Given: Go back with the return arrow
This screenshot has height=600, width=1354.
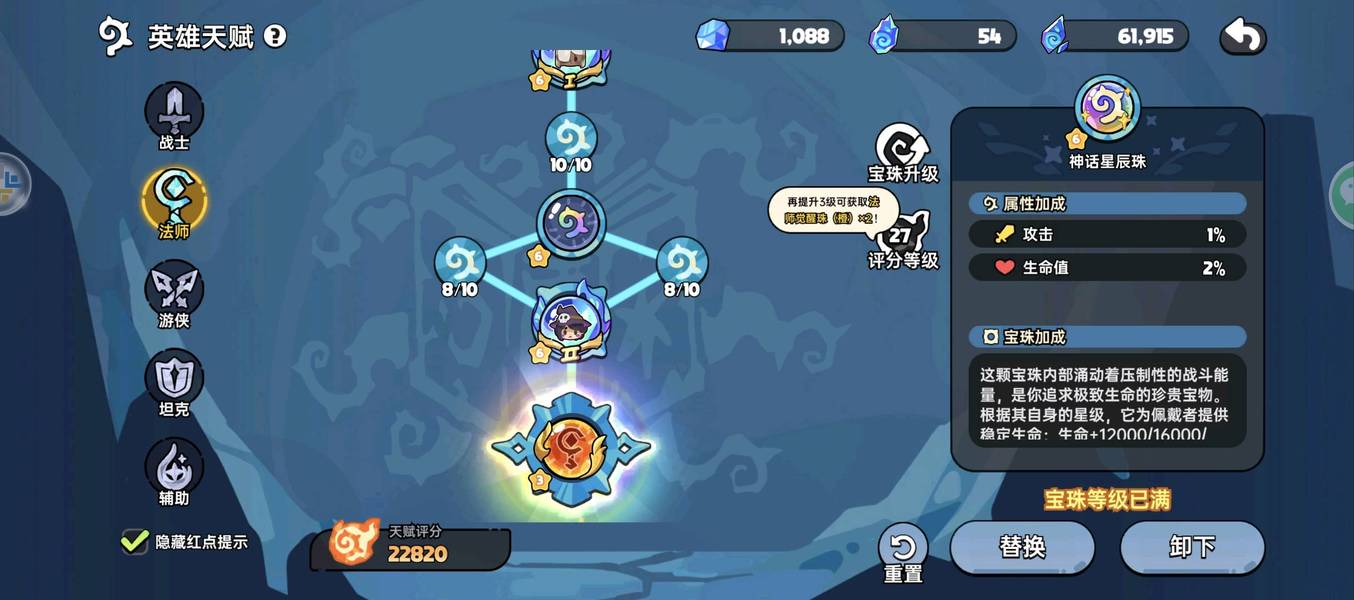Looking at the screenshot, I should coord(1243,37).
